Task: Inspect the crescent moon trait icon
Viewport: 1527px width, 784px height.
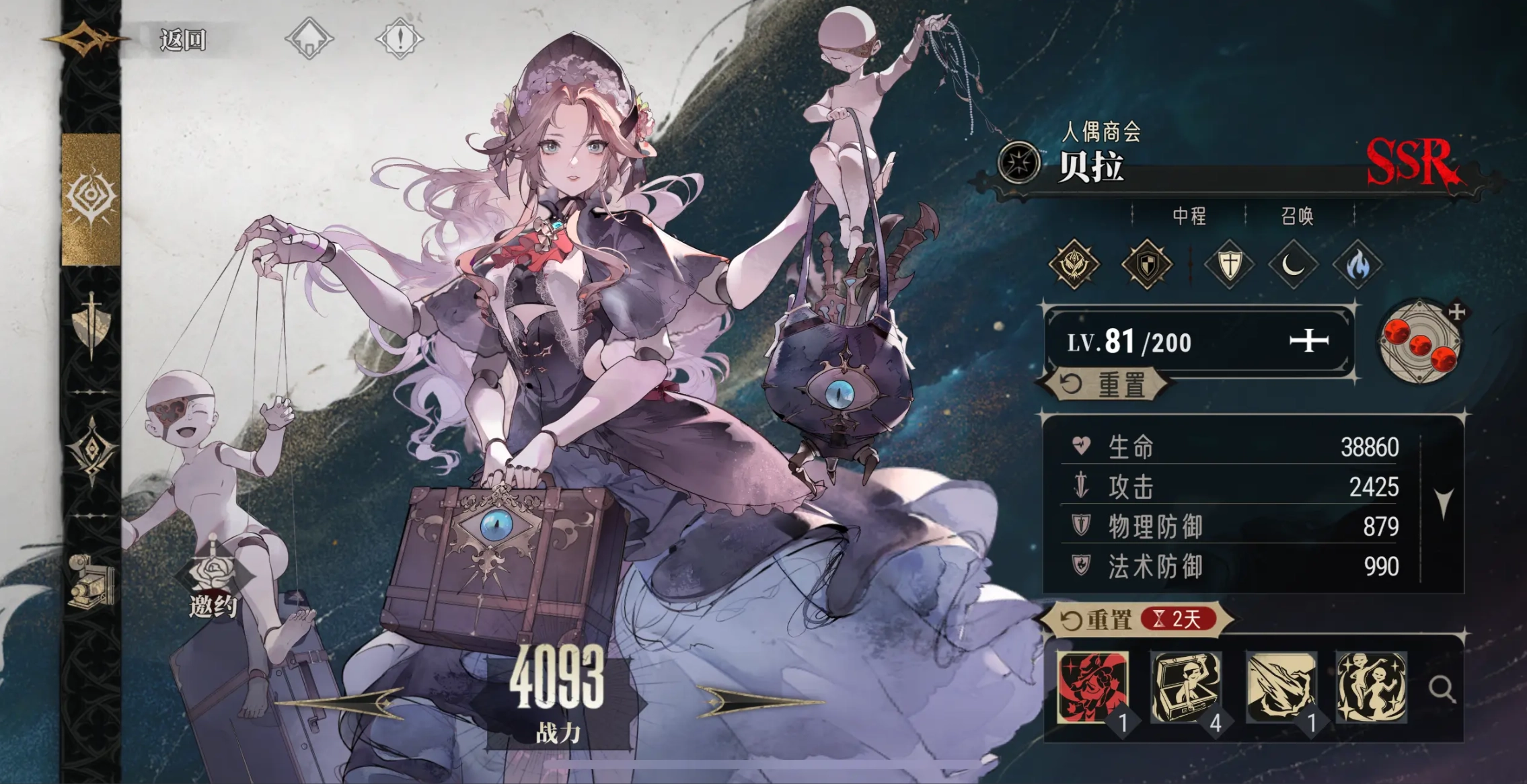Action: pyautogui.click(x=1293, y=265)
